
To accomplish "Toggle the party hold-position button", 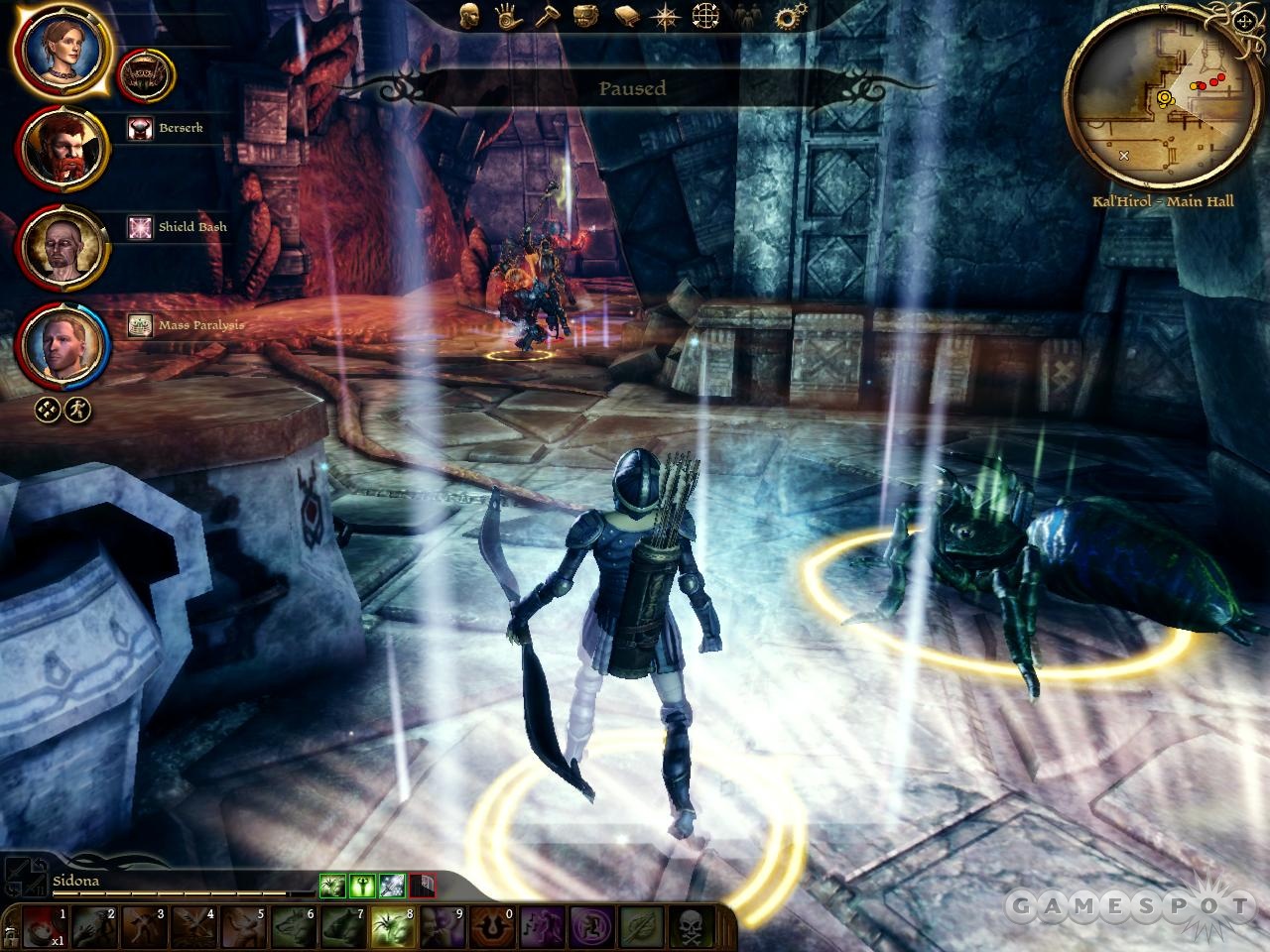I will [x=46, y=409].
